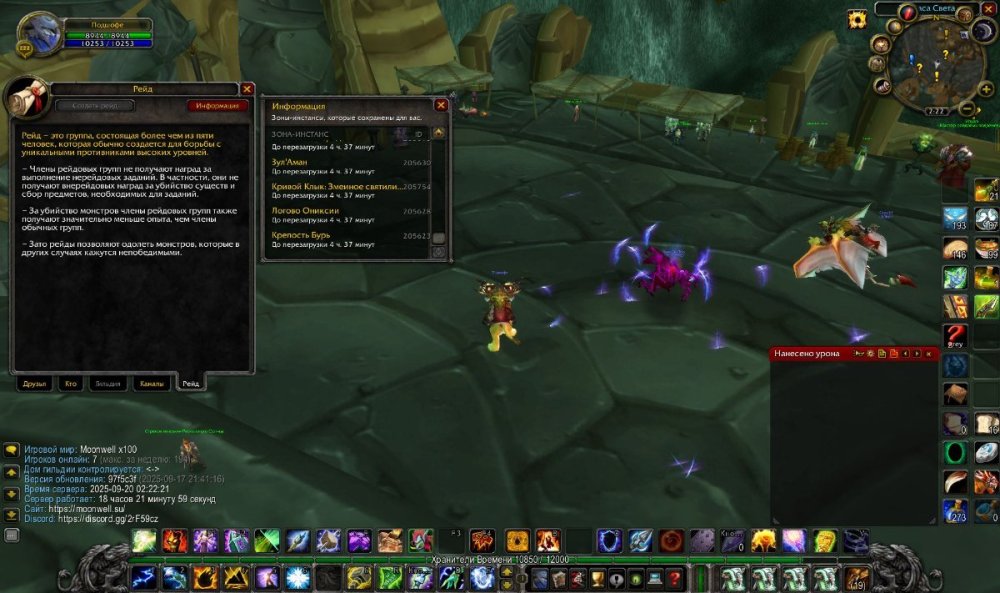
Task: Open the gold gear icon near minimap
Action: coord(857,19)
